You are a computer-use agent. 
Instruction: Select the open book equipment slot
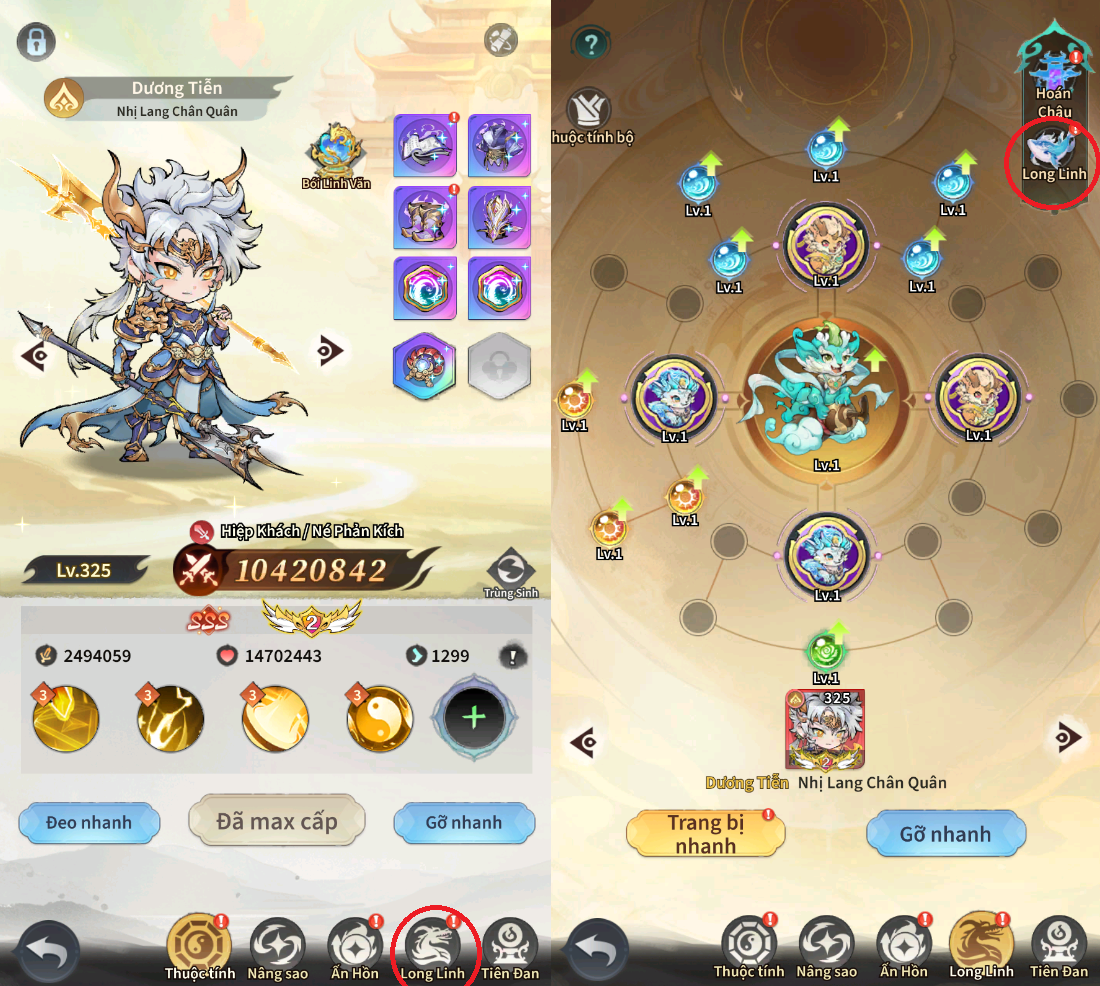tap(424, 145)
